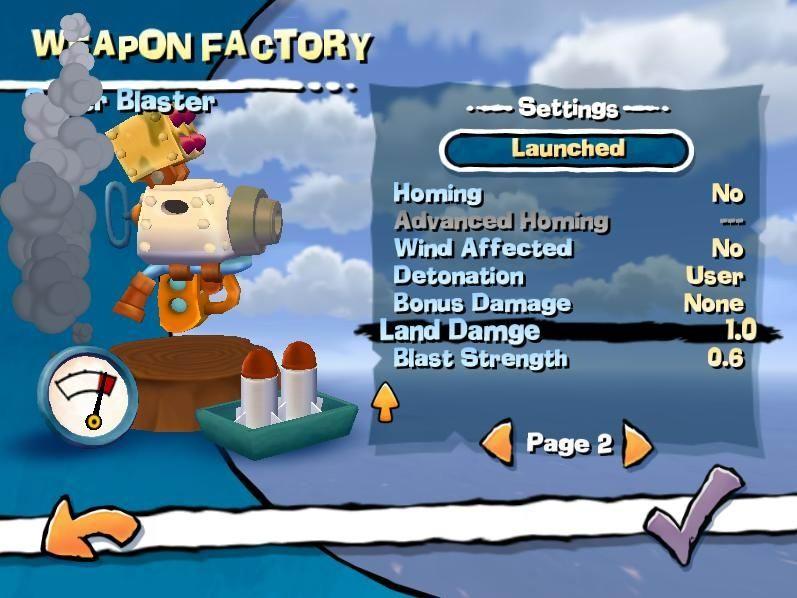Toggle the Homing setting
The height and width of the screenshot is (598, 797).
[568, 193]
